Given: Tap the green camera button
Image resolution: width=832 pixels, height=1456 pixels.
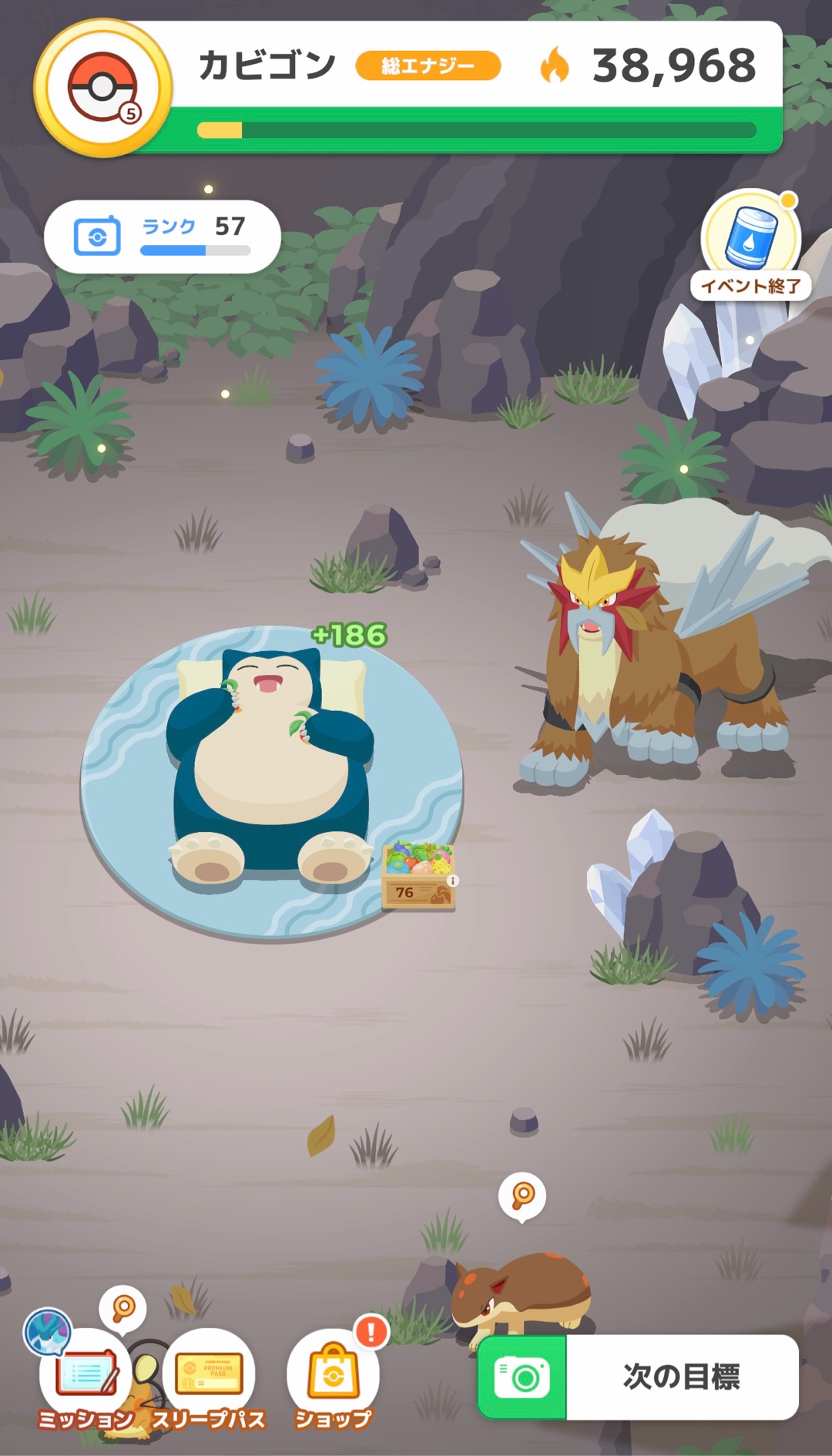Looking at the screenshot, I should pos(523,1377).
